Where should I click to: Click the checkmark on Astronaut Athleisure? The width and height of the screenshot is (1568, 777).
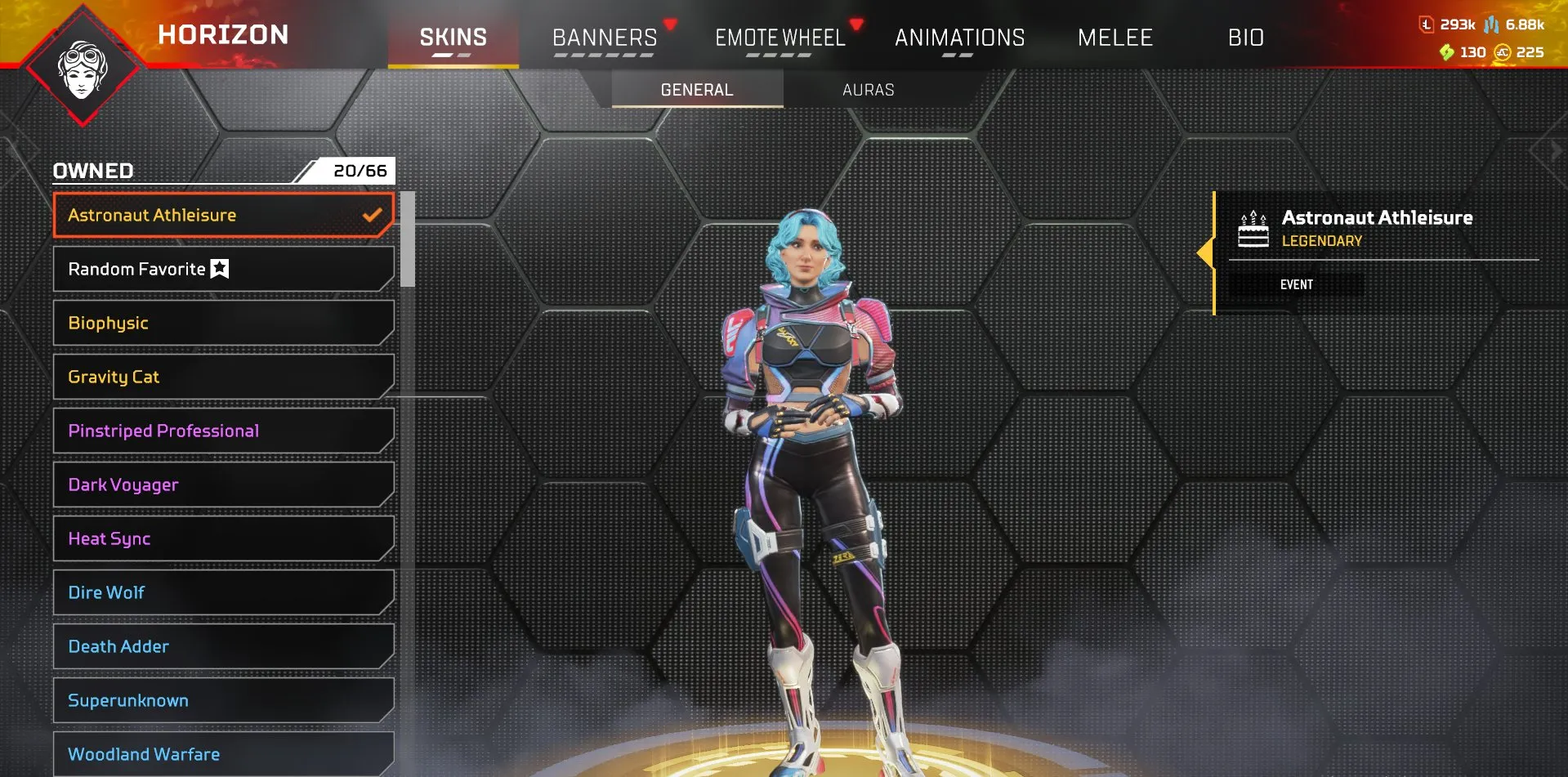[x=373, y=215]
